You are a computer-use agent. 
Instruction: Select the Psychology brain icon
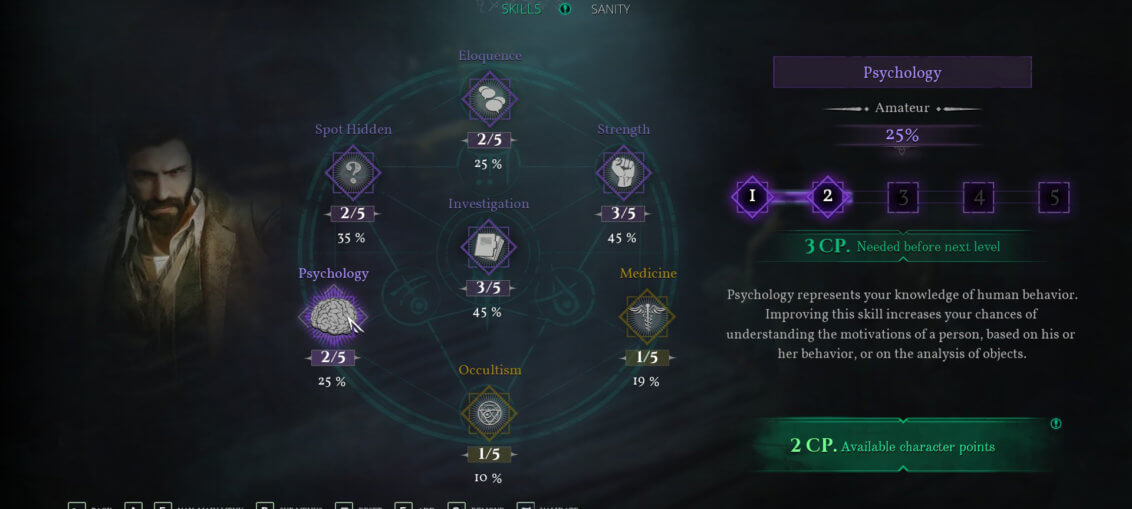pos(332,317)
